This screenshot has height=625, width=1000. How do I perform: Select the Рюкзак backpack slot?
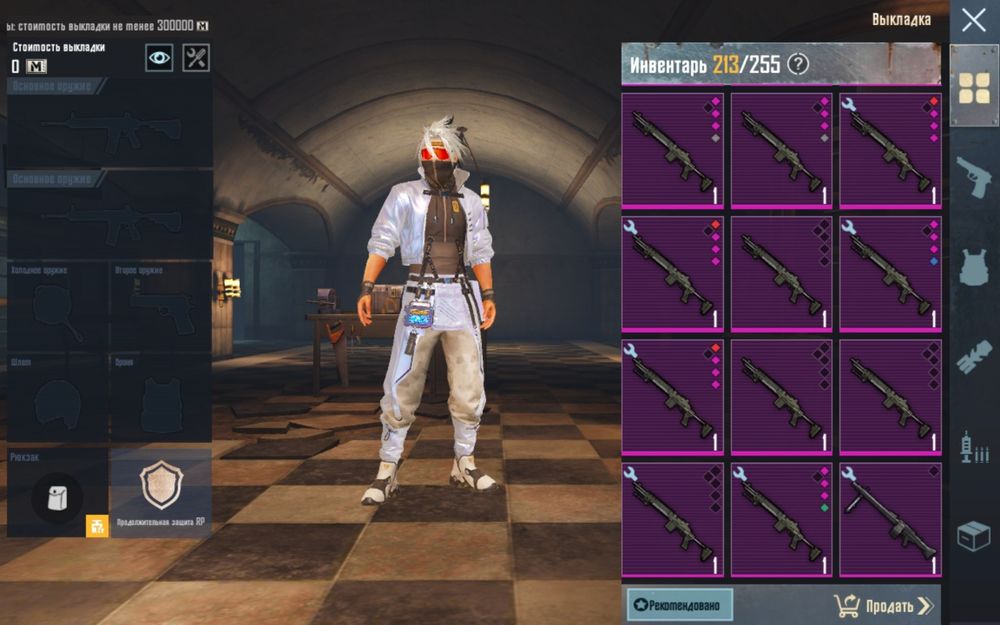coord(57,495)
